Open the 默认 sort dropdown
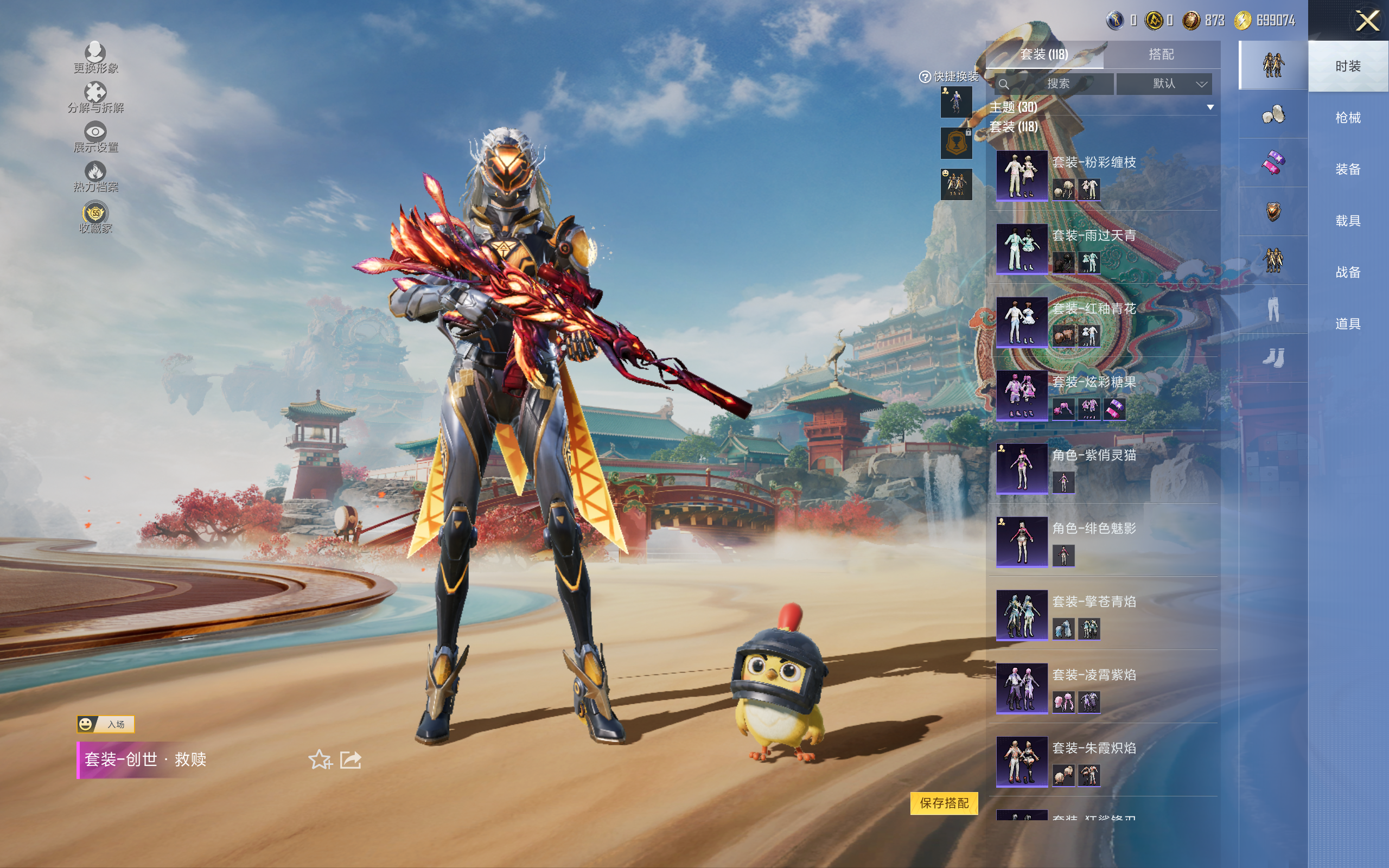The width and height of the screenshot is (1389, 868). pyautogui.click(x=1164, y=84)
